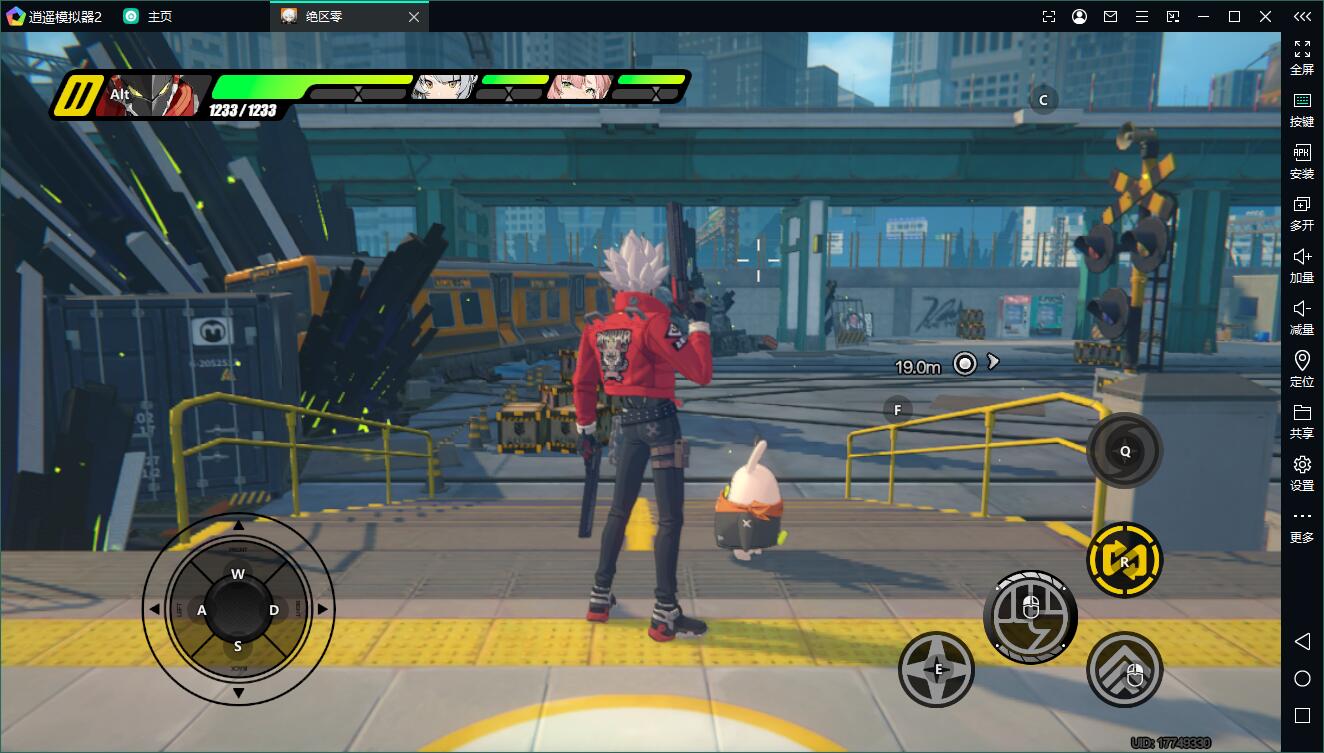
Task: Tap the joystick's right D direction
Action: click(274, 610)
